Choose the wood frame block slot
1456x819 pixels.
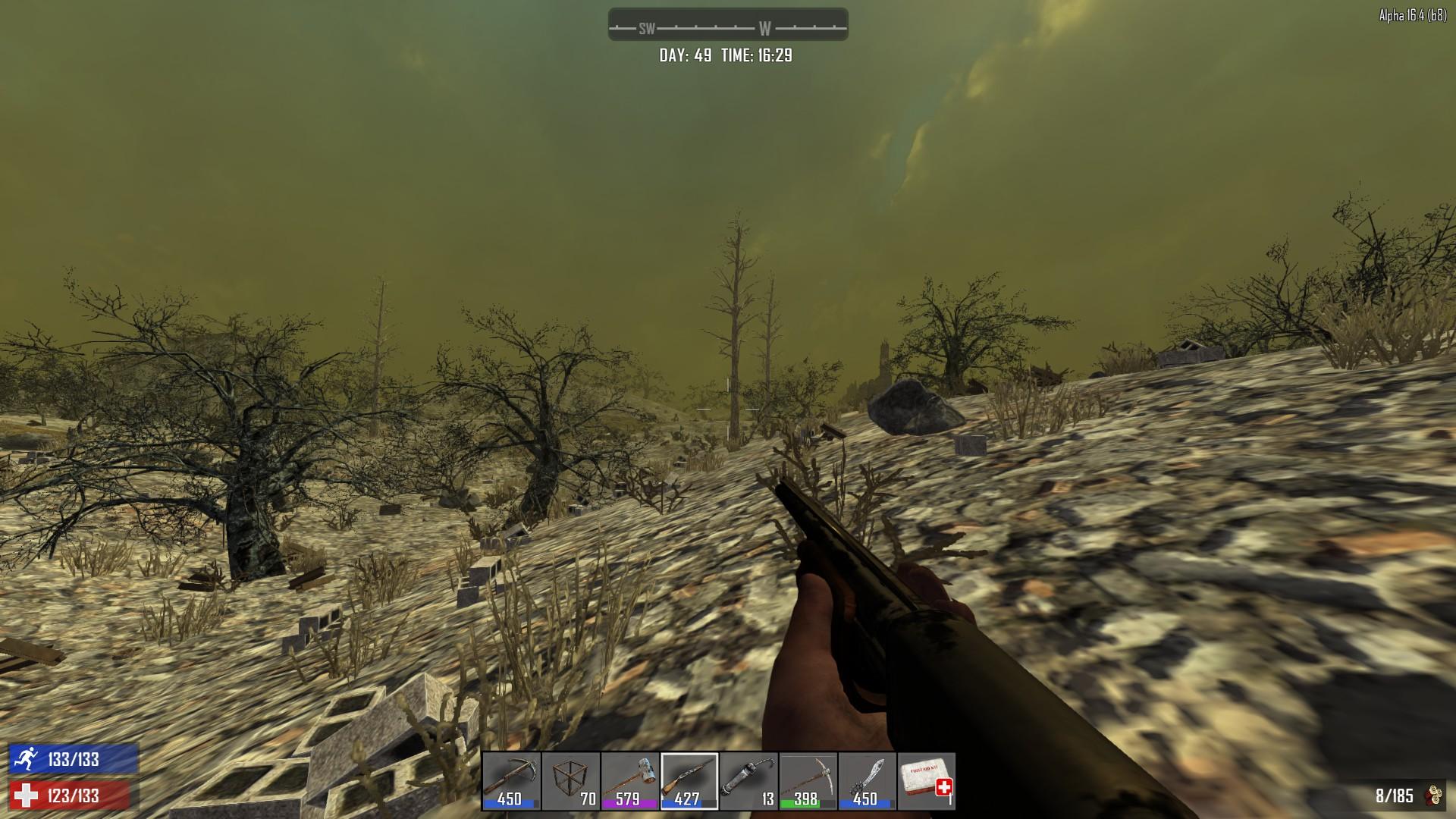click(x=570, y=781)
